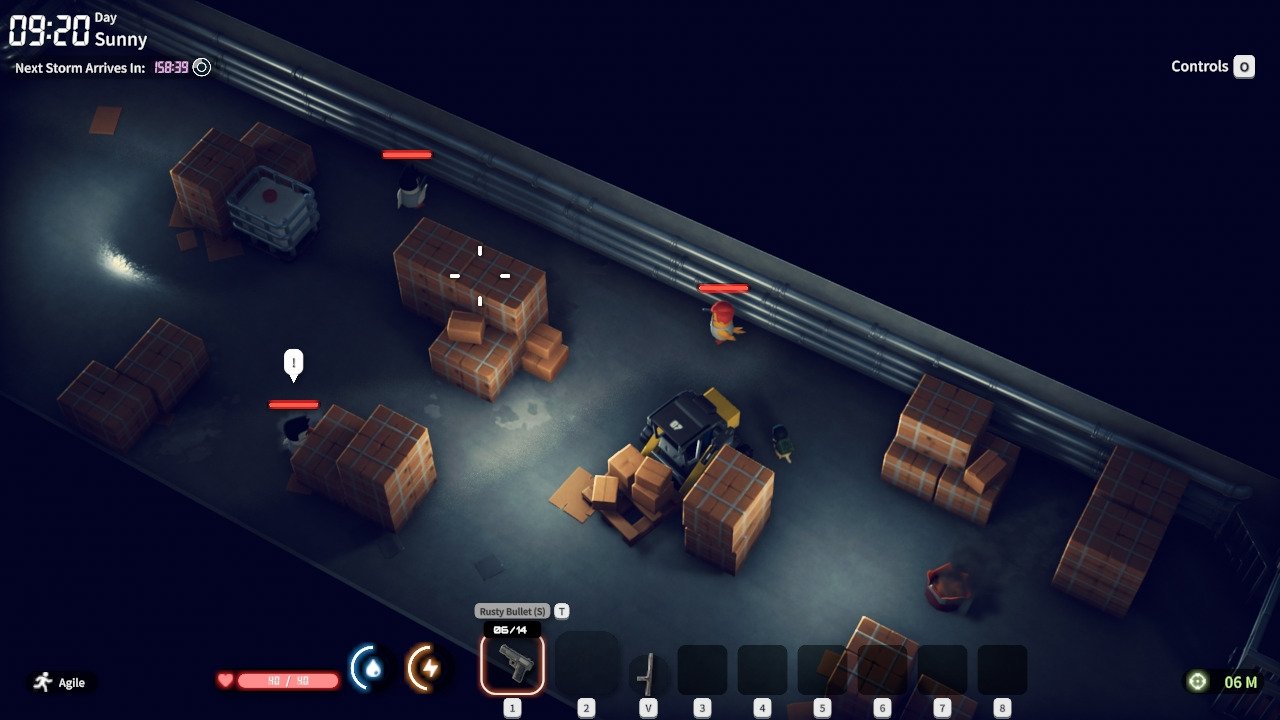This screenshot has height=720, width=1280.
Task: Click the lightning bolt energy gauge
Action: point(429,668)
